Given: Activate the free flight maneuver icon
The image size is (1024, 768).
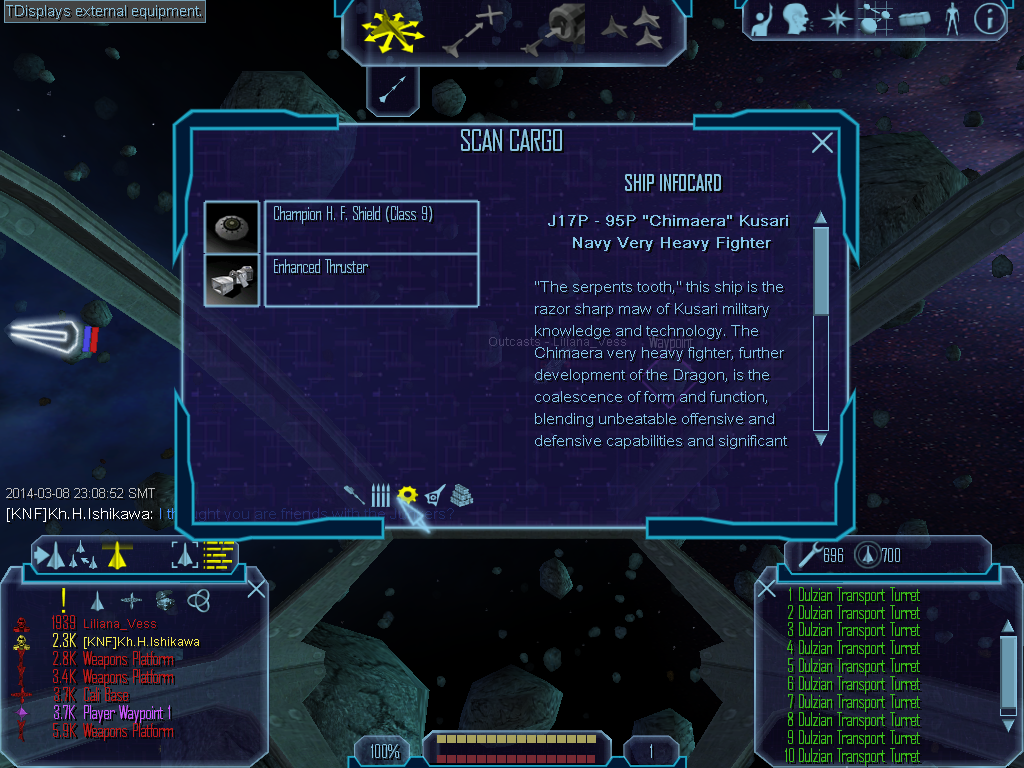Looking at the screenshot, I should pyautogui.click(x=394, y=30).
